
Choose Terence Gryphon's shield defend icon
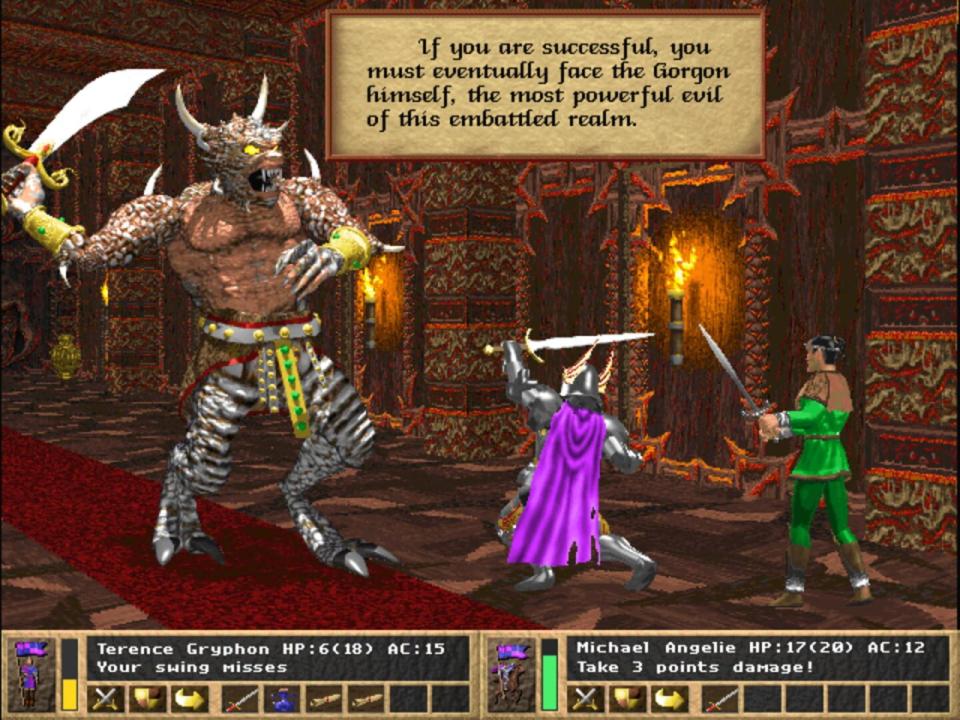point(147,698)
